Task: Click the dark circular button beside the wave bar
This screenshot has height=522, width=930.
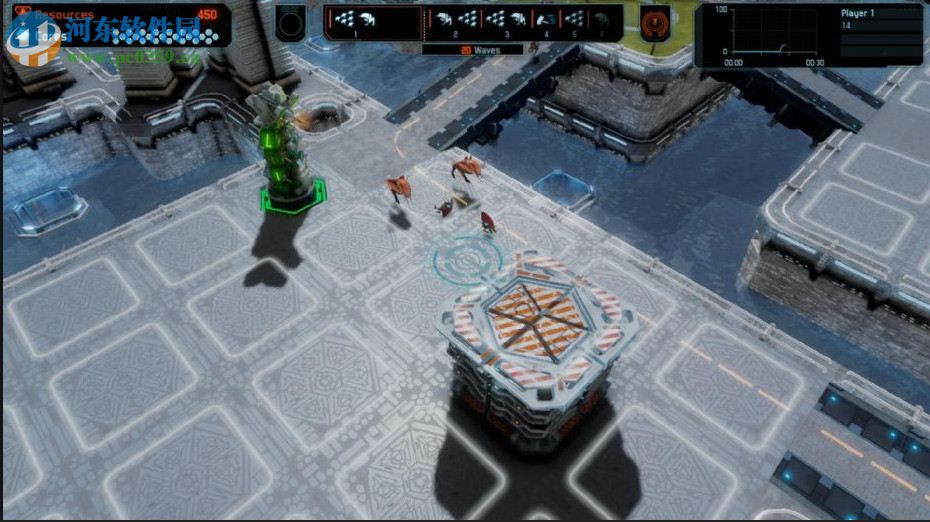Action: (291, 22)
